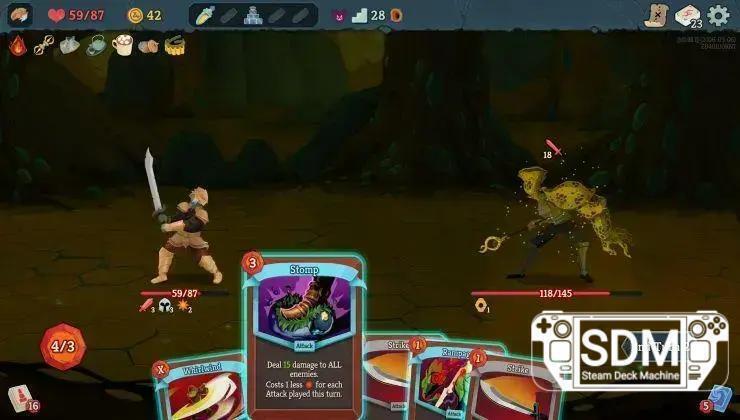Use the corn-shaped potion

pyautogui.click(x=205, y=15)
